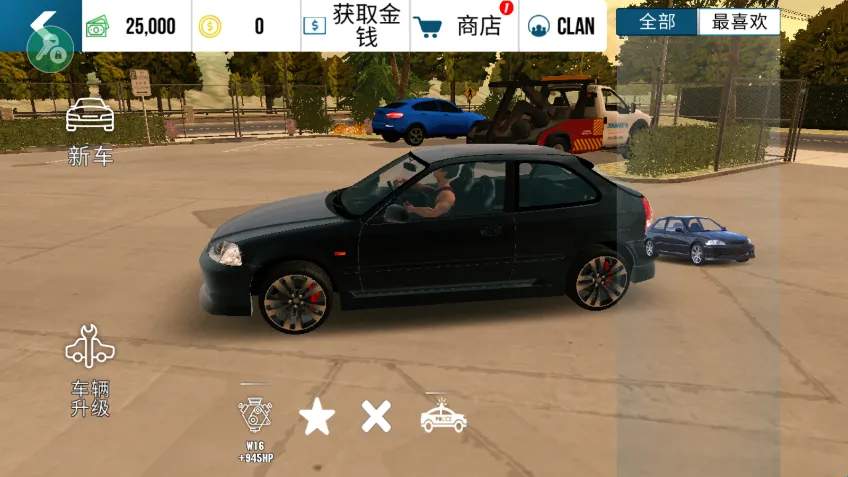Open the 商店 shop
The height and width of the screenshot is (477, 848).
[x=464, y=26]
